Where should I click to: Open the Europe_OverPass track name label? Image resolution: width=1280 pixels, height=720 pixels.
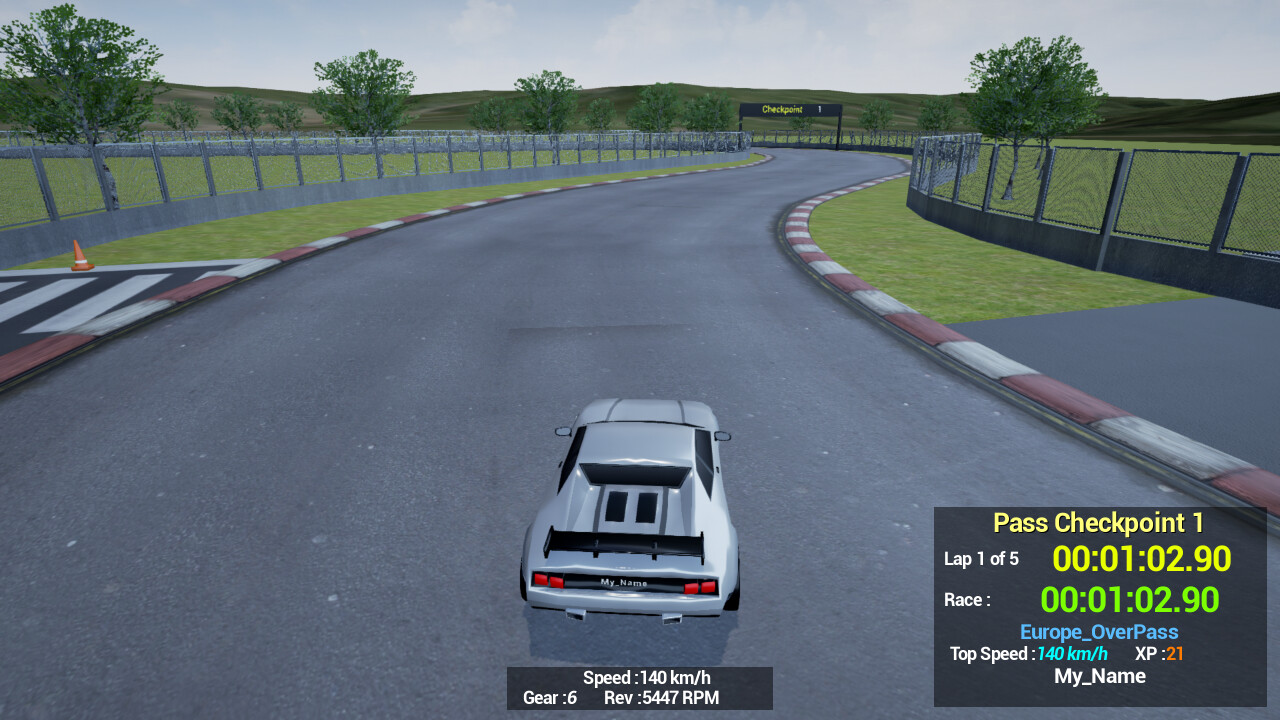1098,632
